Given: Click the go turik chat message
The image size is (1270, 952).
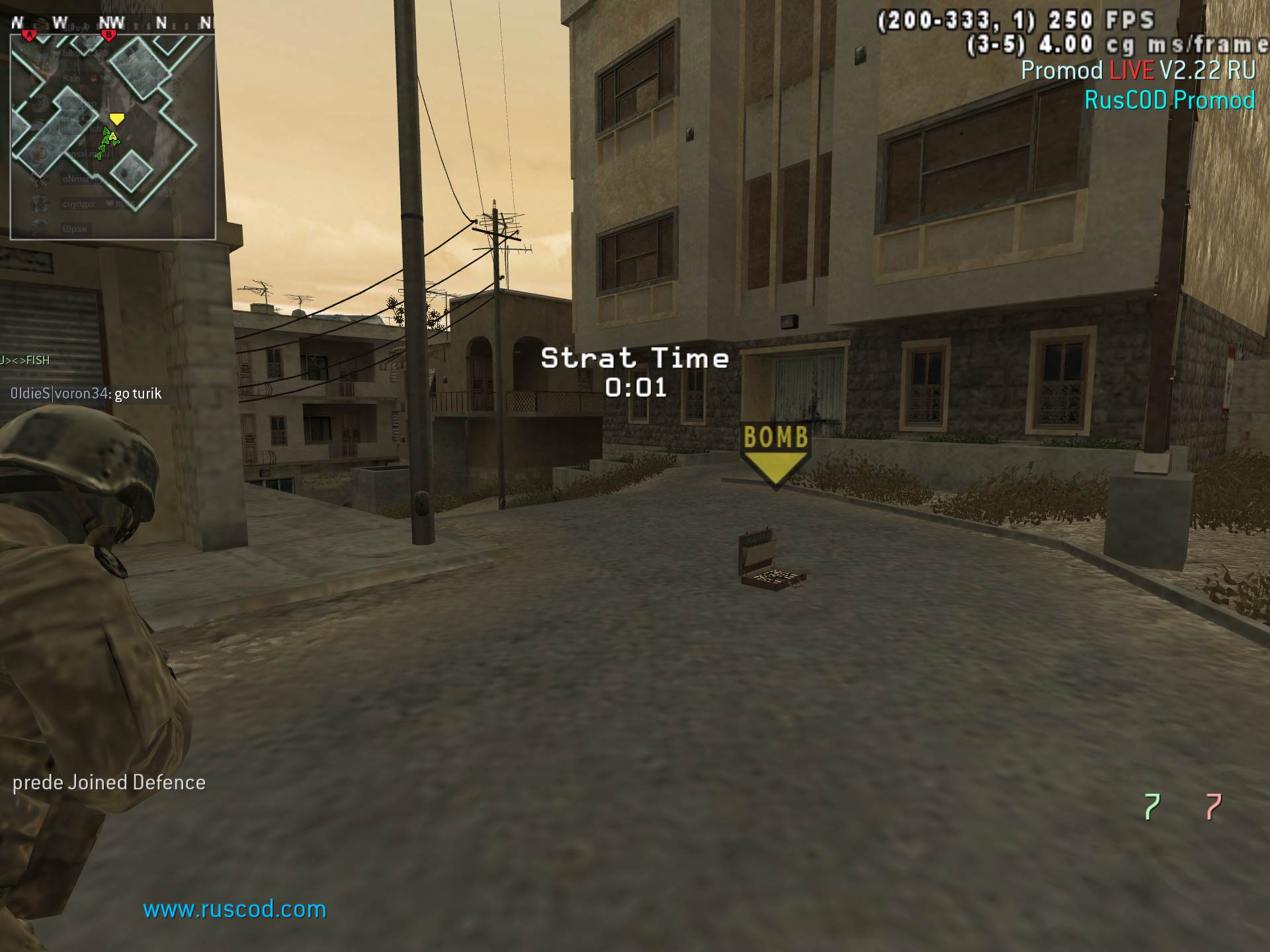Looking at the screenshot, I should click(137, 393).
